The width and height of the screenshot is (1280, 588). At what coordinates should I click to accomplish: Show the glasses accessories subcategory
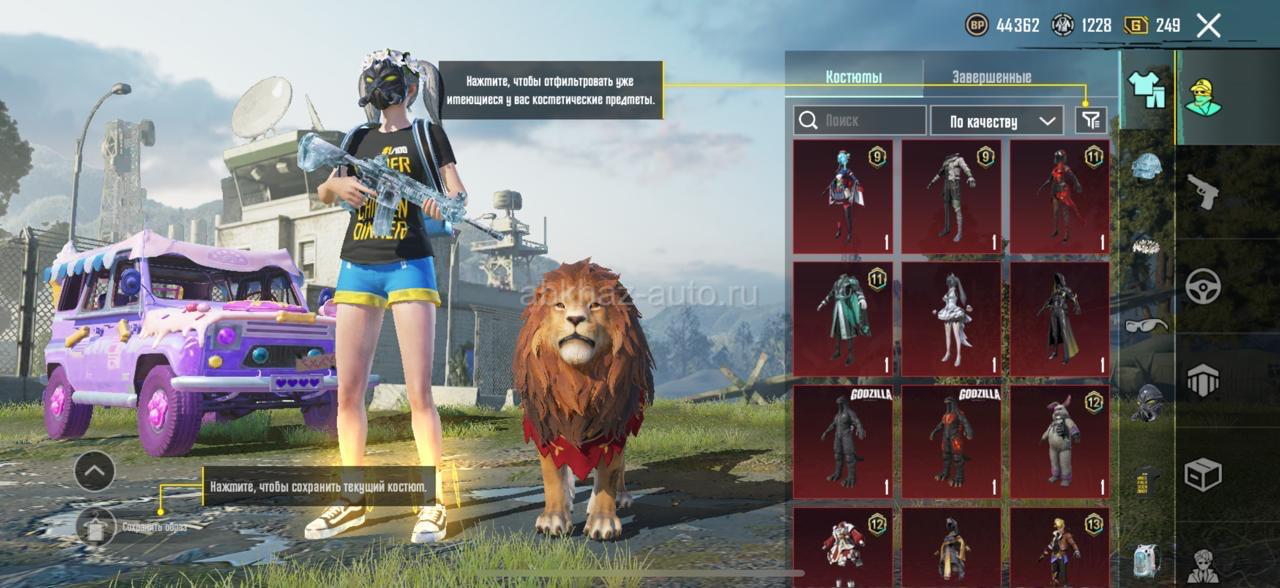pos(1146,325)
